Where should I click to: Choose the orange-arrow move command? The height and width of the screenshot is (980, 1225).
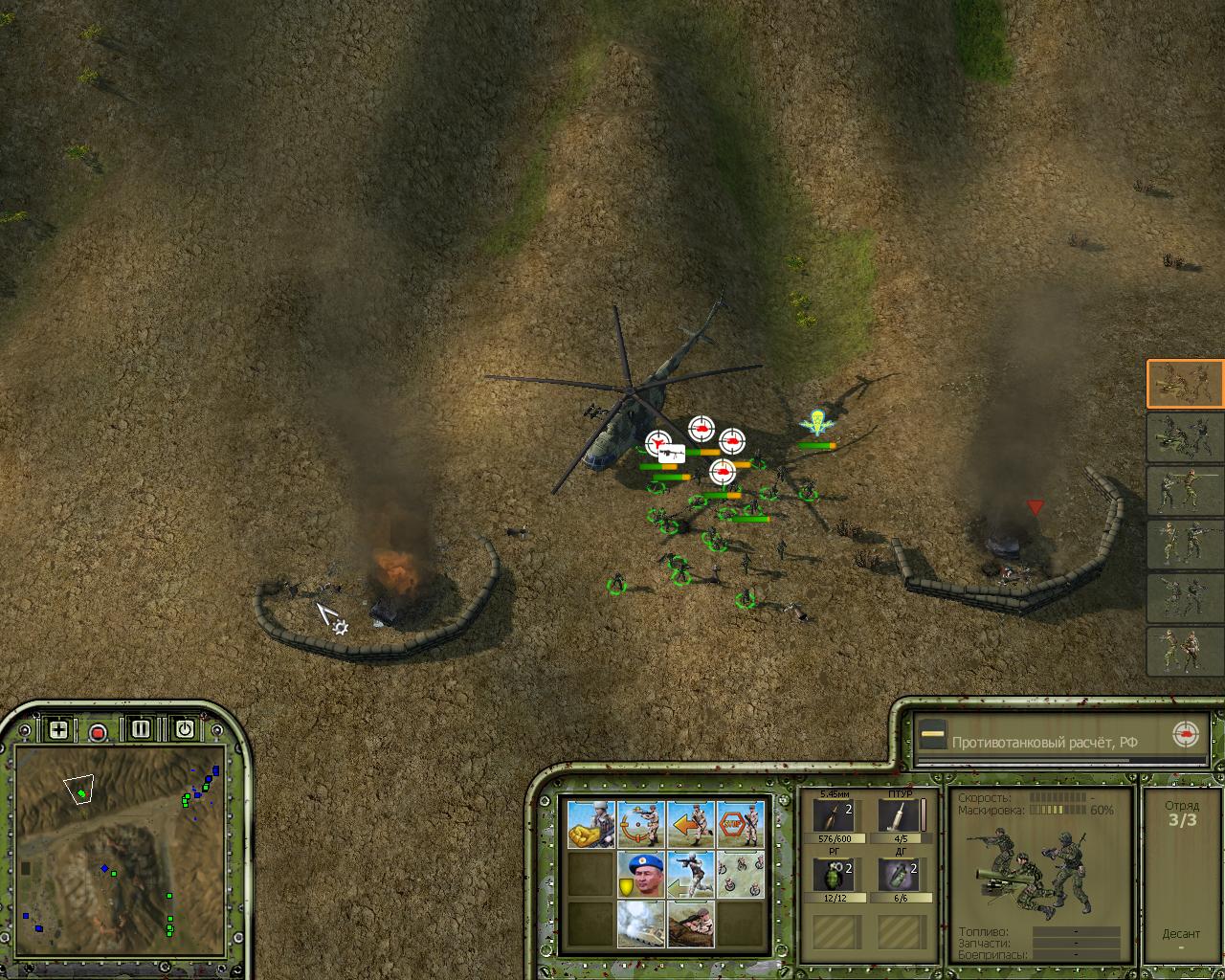point(690,824)
